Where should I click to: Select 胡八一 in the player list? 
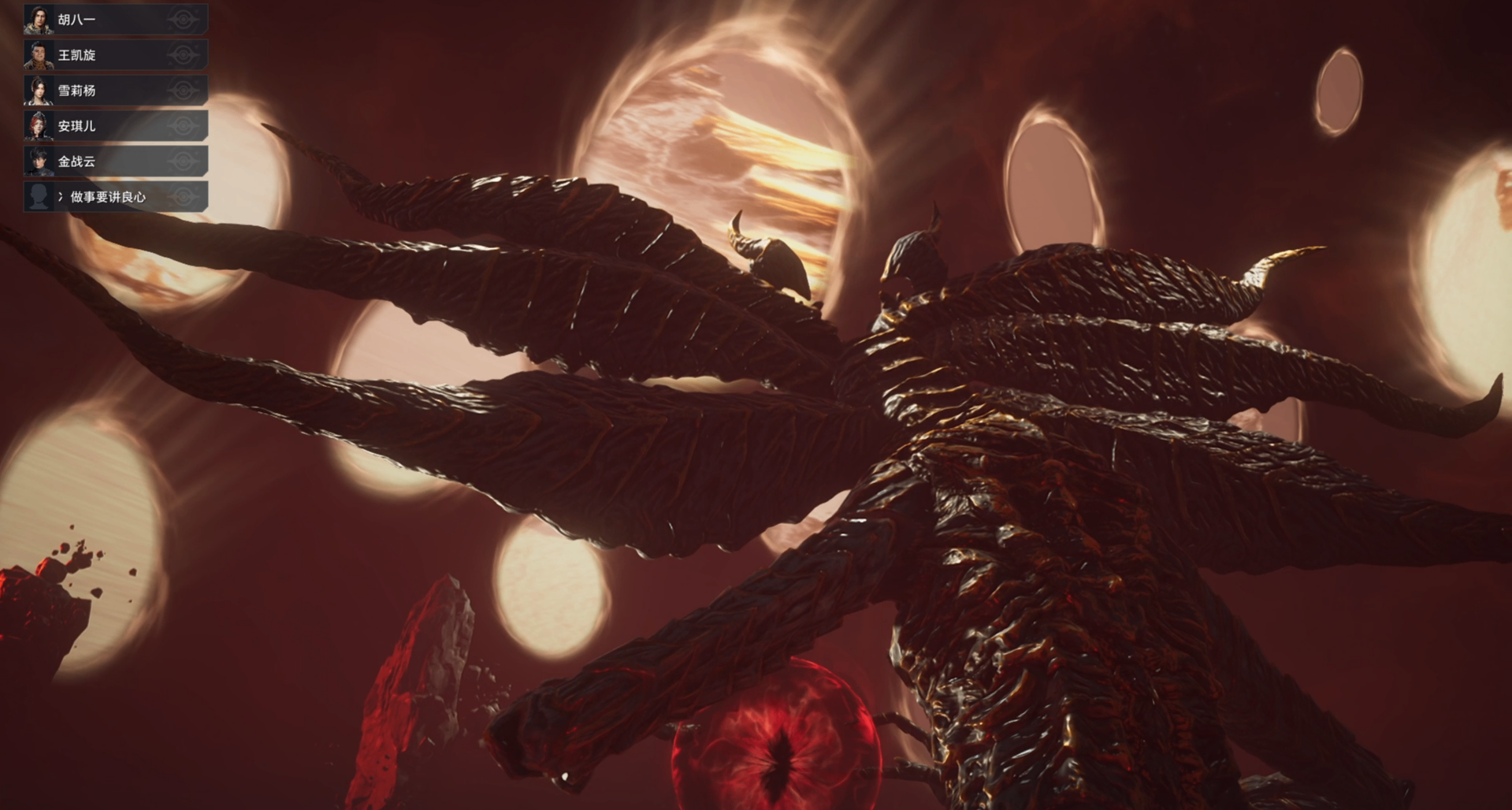[115, 20]
